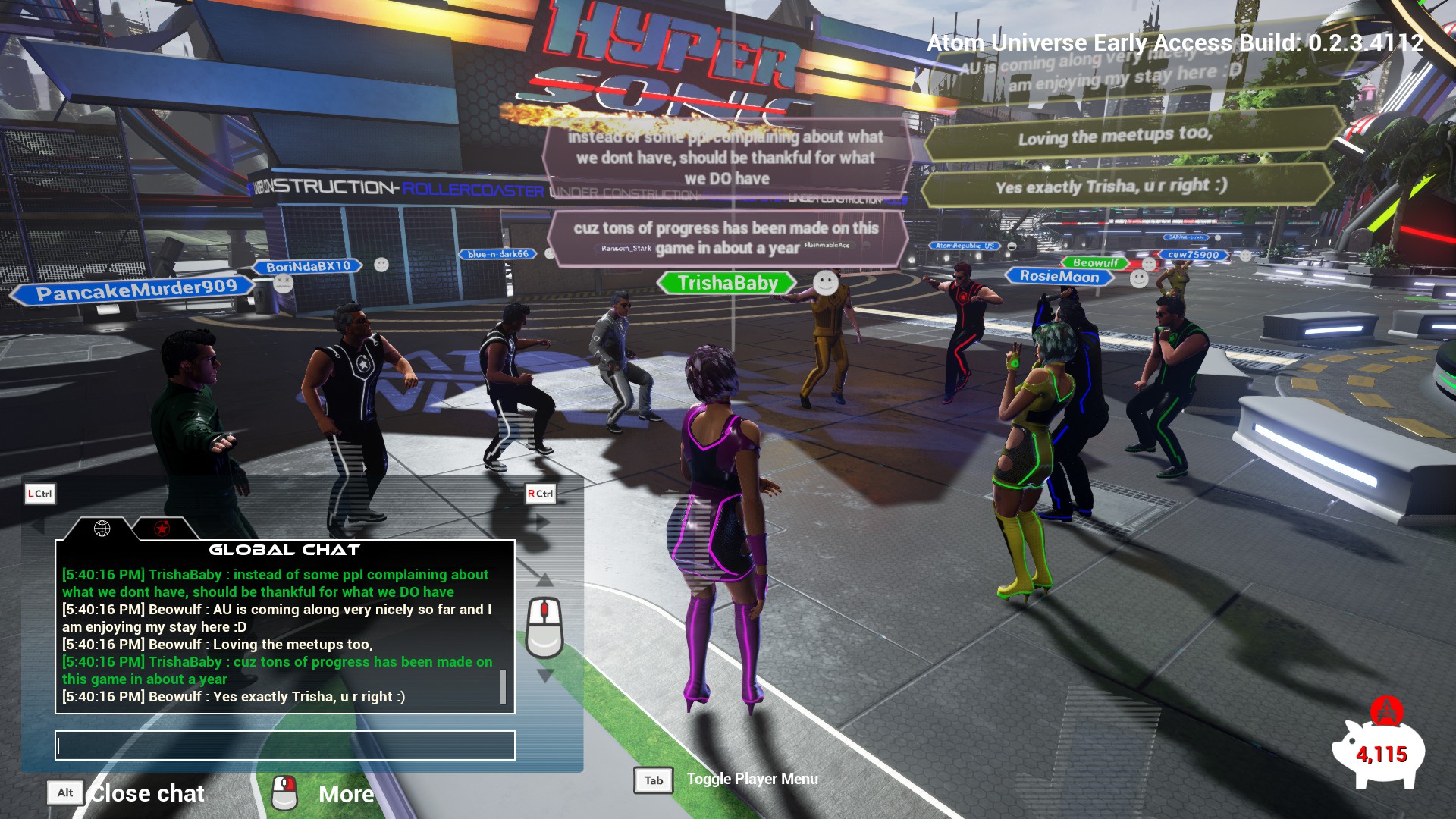Screen dimensions: 1456x819
Task: Go to the previous chat channel arrow
Action: pyautogui.click(x=36, y=524)
